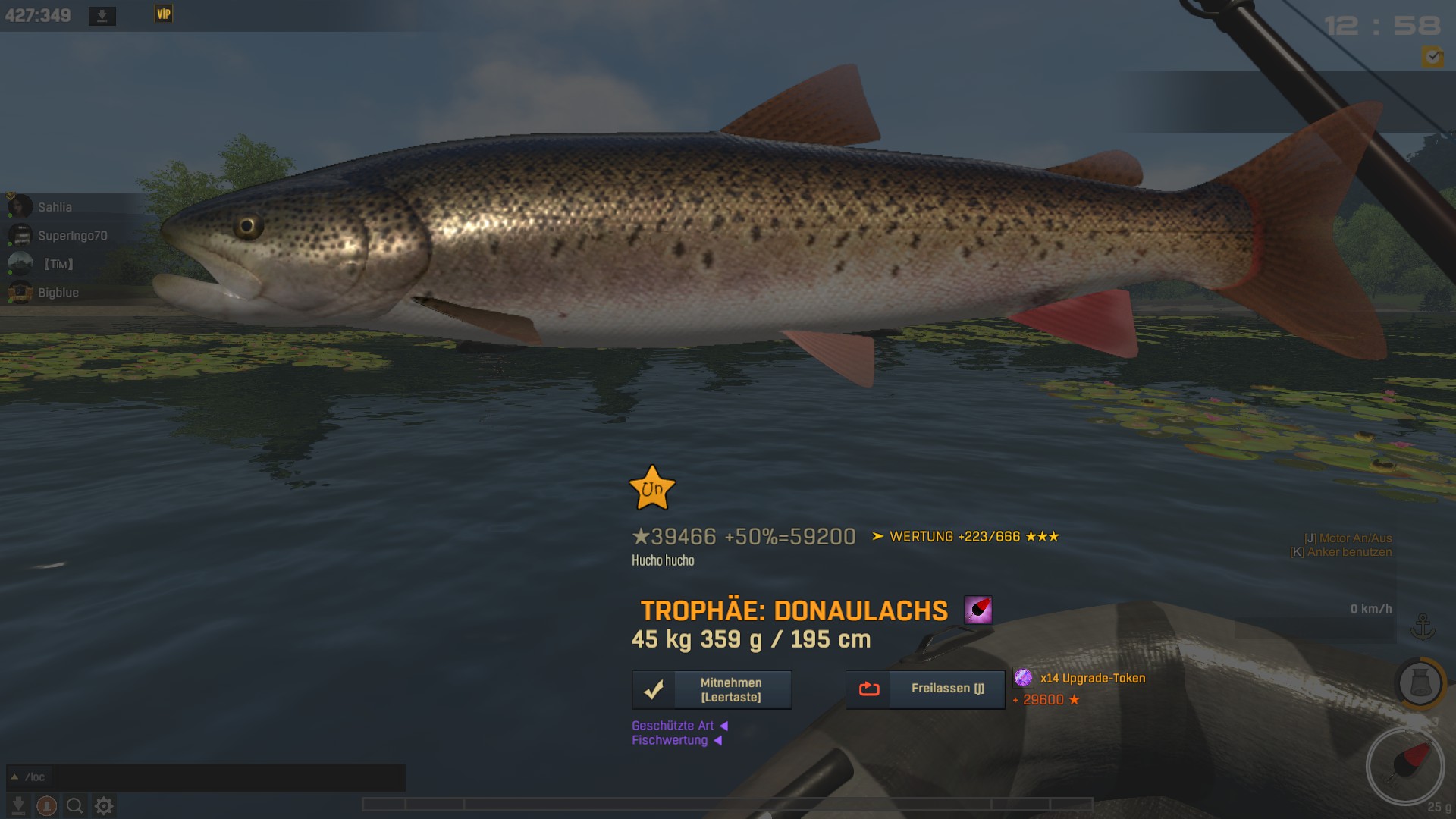Keep the fish with the Mitnehmen button
The image size is (1456, 819).
(711, 690)
